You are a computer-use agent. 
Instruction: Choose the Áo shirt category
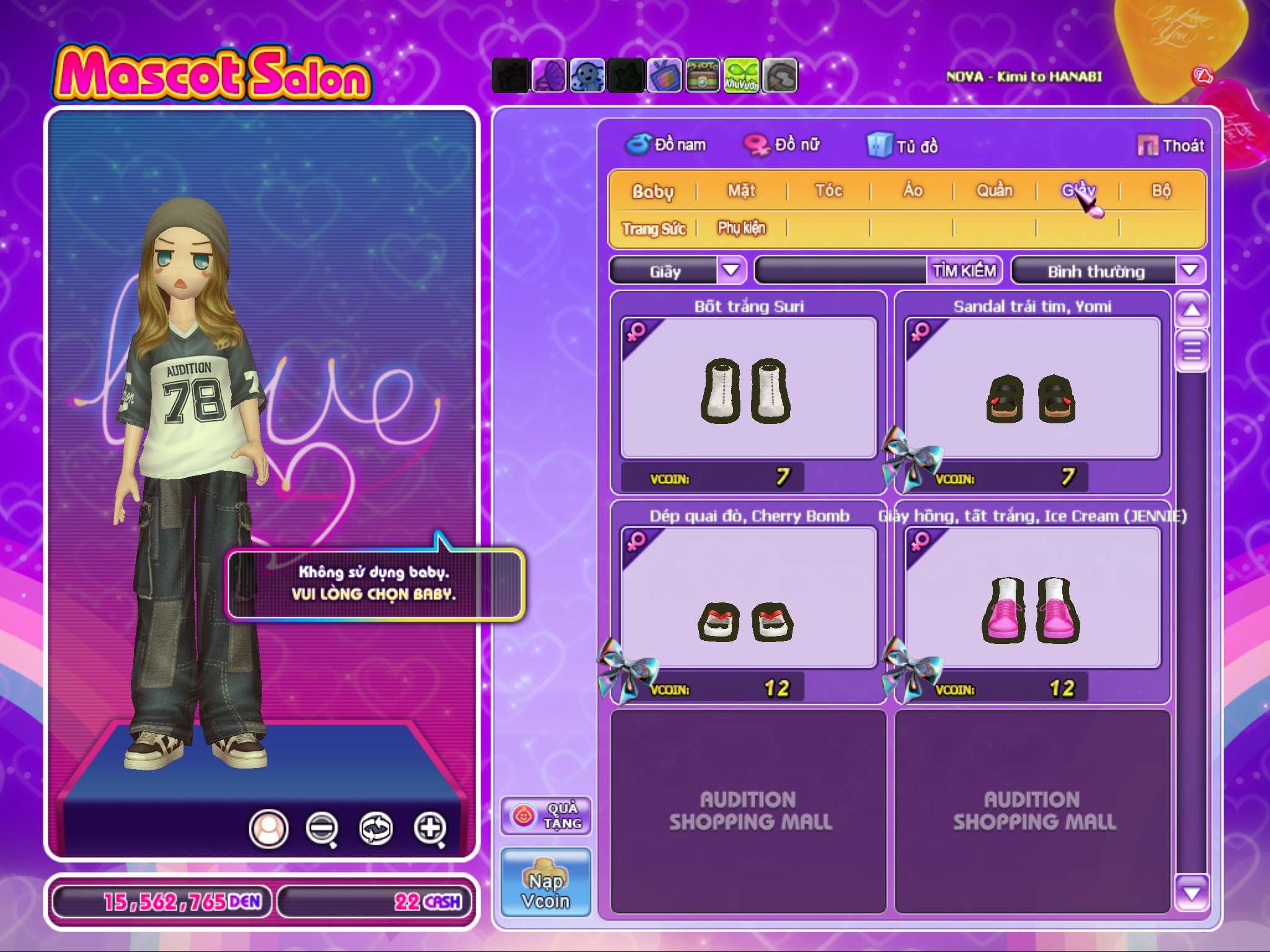[912, 191]
